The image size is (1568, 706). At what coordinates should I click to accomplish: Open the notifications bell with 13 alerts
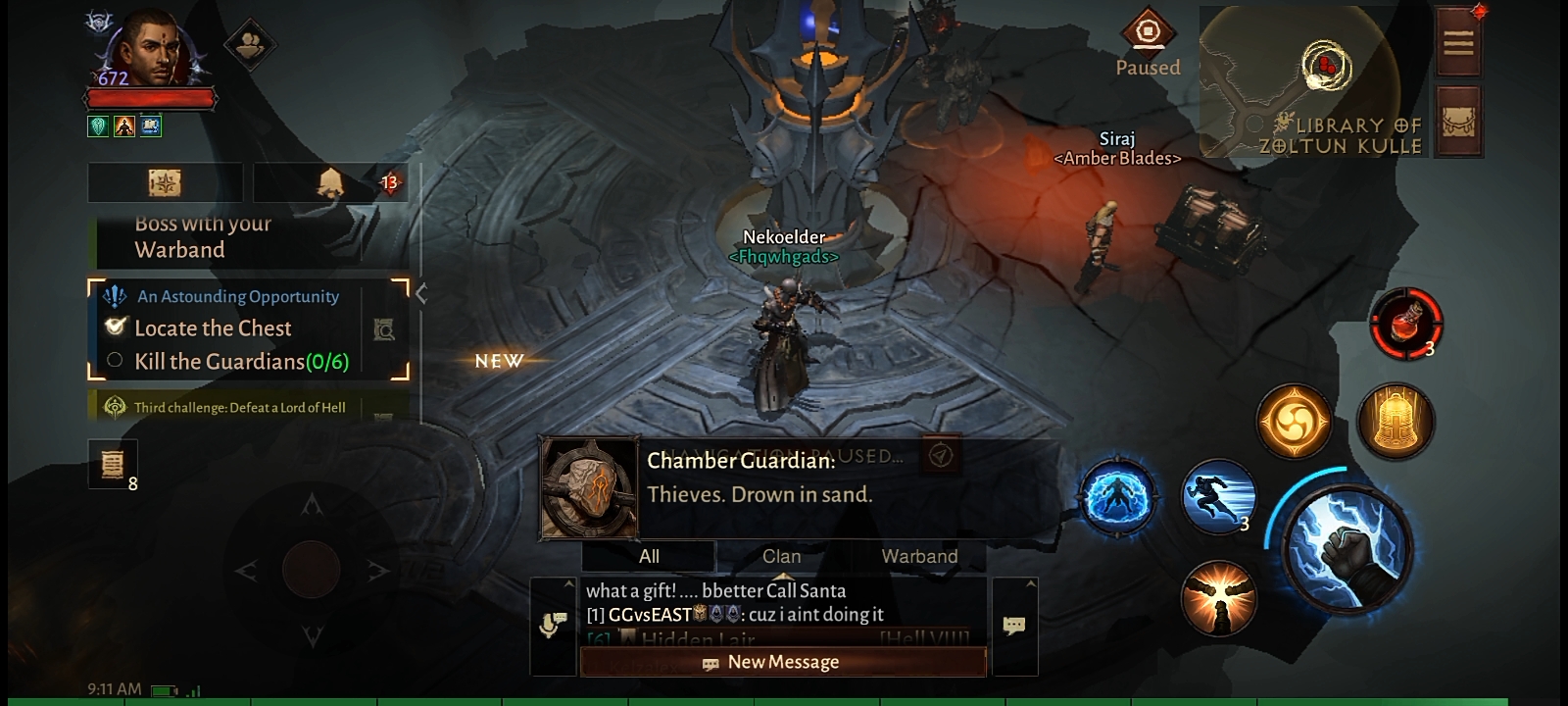[x=329, y=182]
